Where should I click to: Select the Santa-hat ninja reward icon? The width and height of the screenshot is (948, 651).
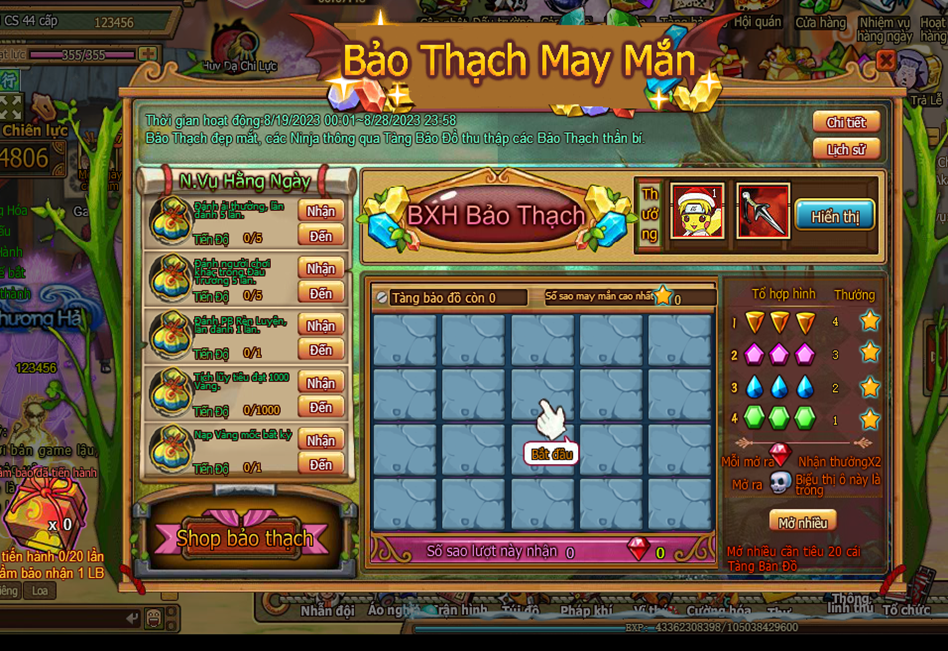pyautogui.click(x=697, y=211)
